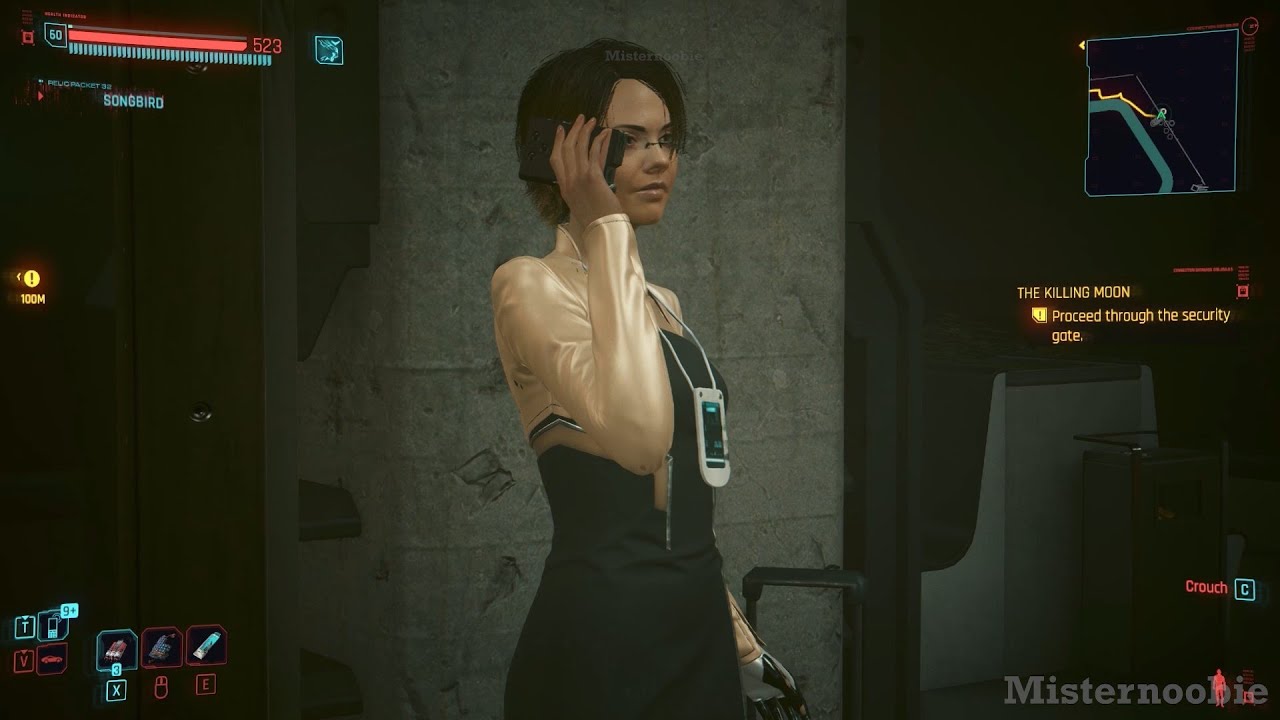This screenshot has width=1280, height=720.
Task: Click the X keybind under the grenade slot
Action: [117, 686]
